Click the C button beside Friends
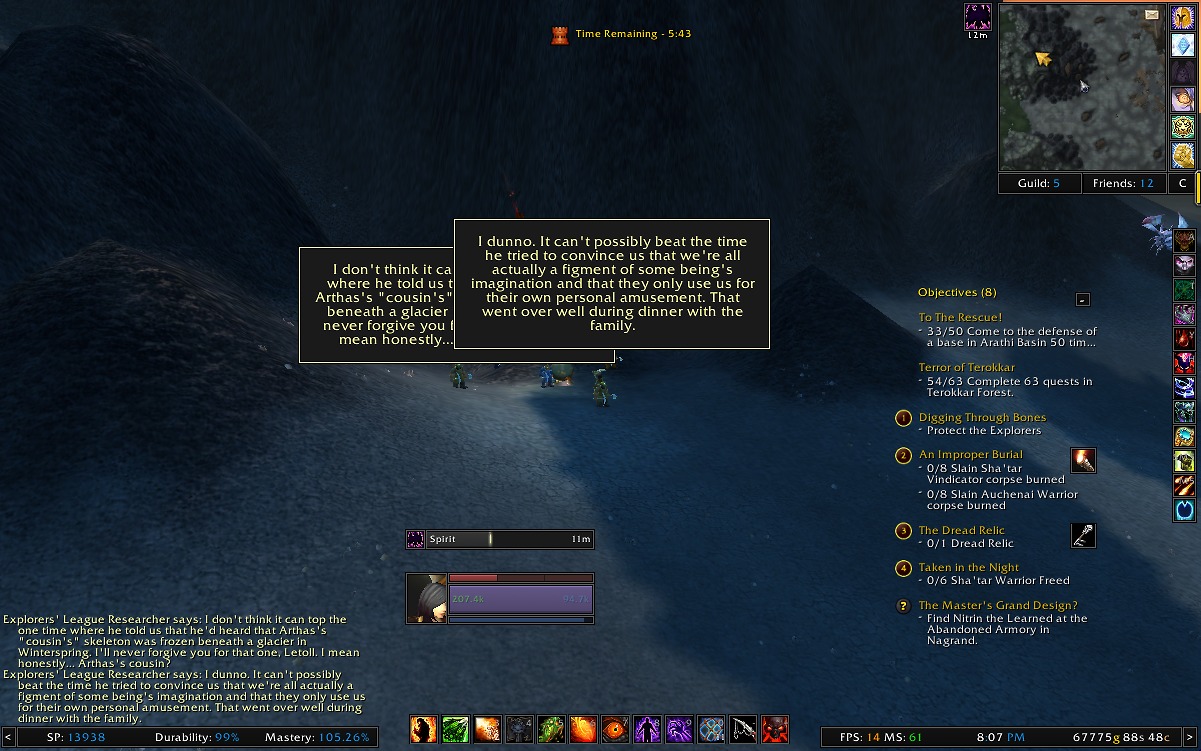1201x751 pixels. 1183,184
